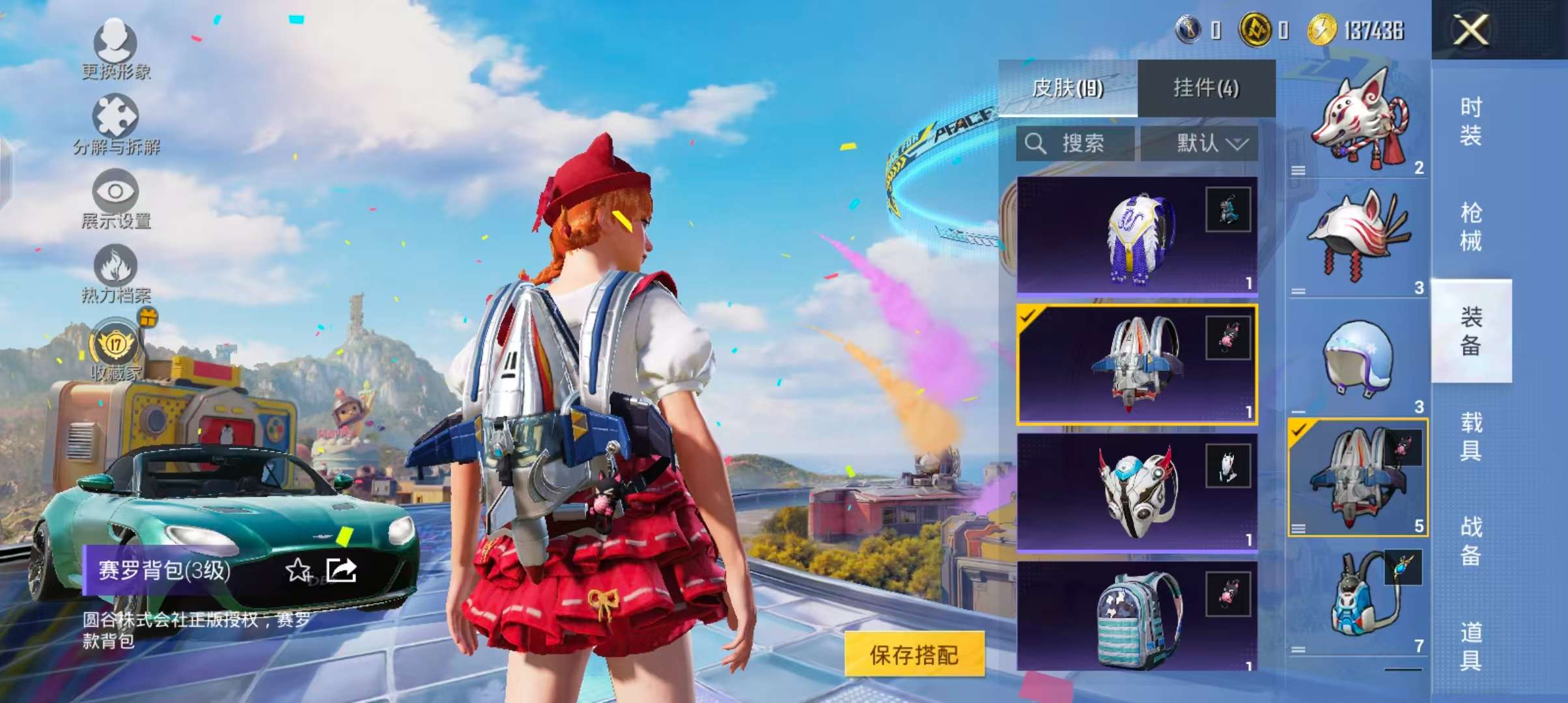The width and height of the screenshot is (1568, 703).
Task: Open the 默认 sort dropdown
Action: point(1199,143)
